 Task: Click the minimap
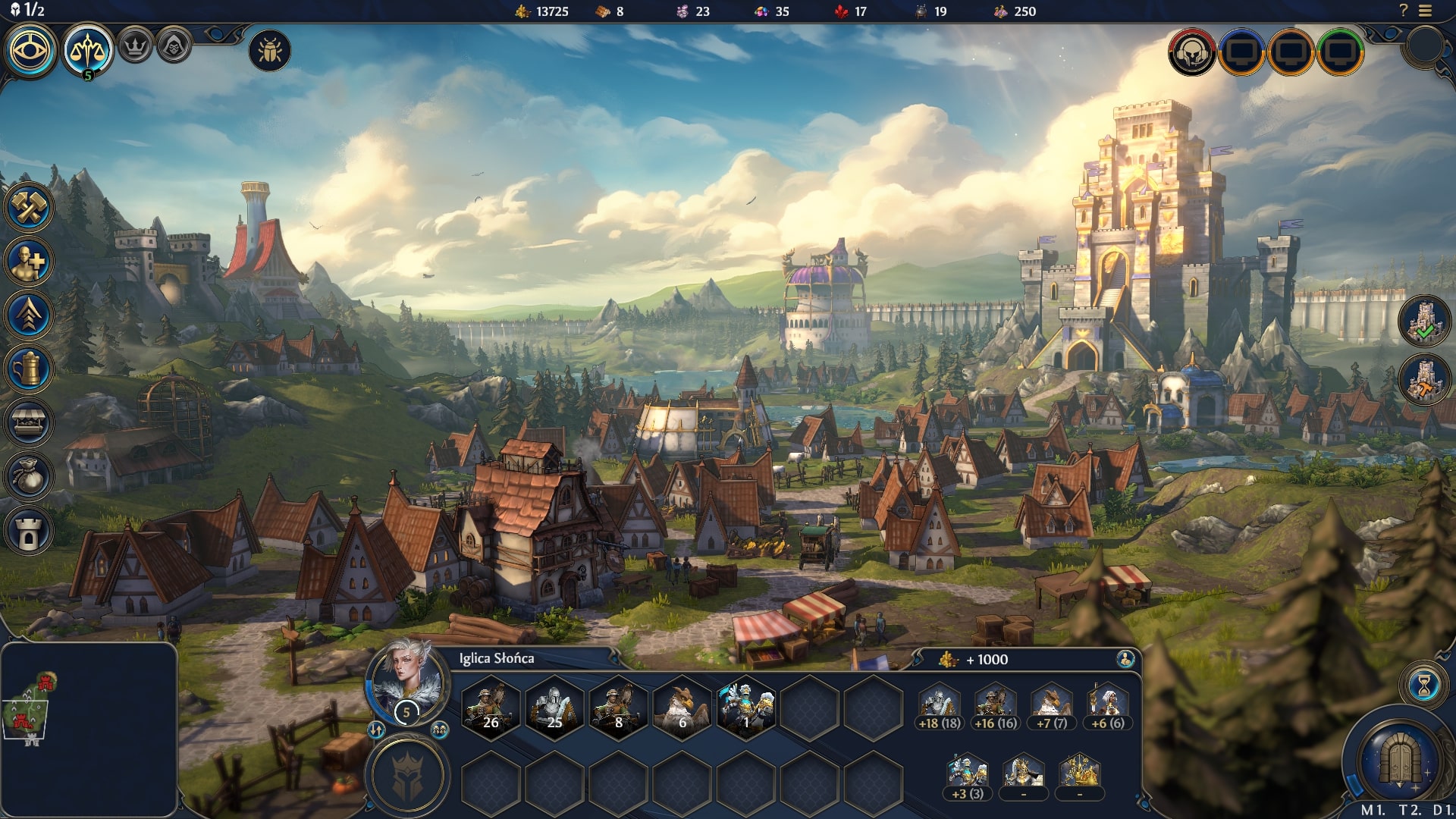89,728
